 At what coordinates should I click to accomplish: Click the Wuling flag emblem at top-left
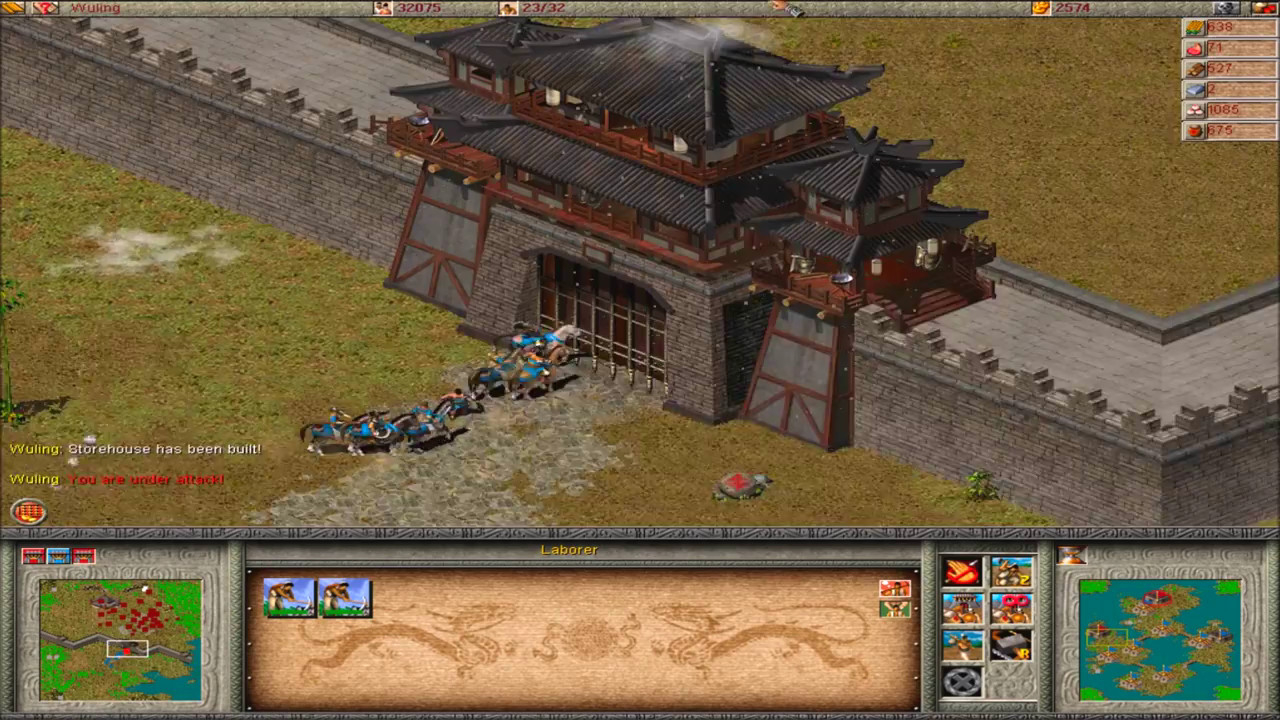[x=44, y=8]
